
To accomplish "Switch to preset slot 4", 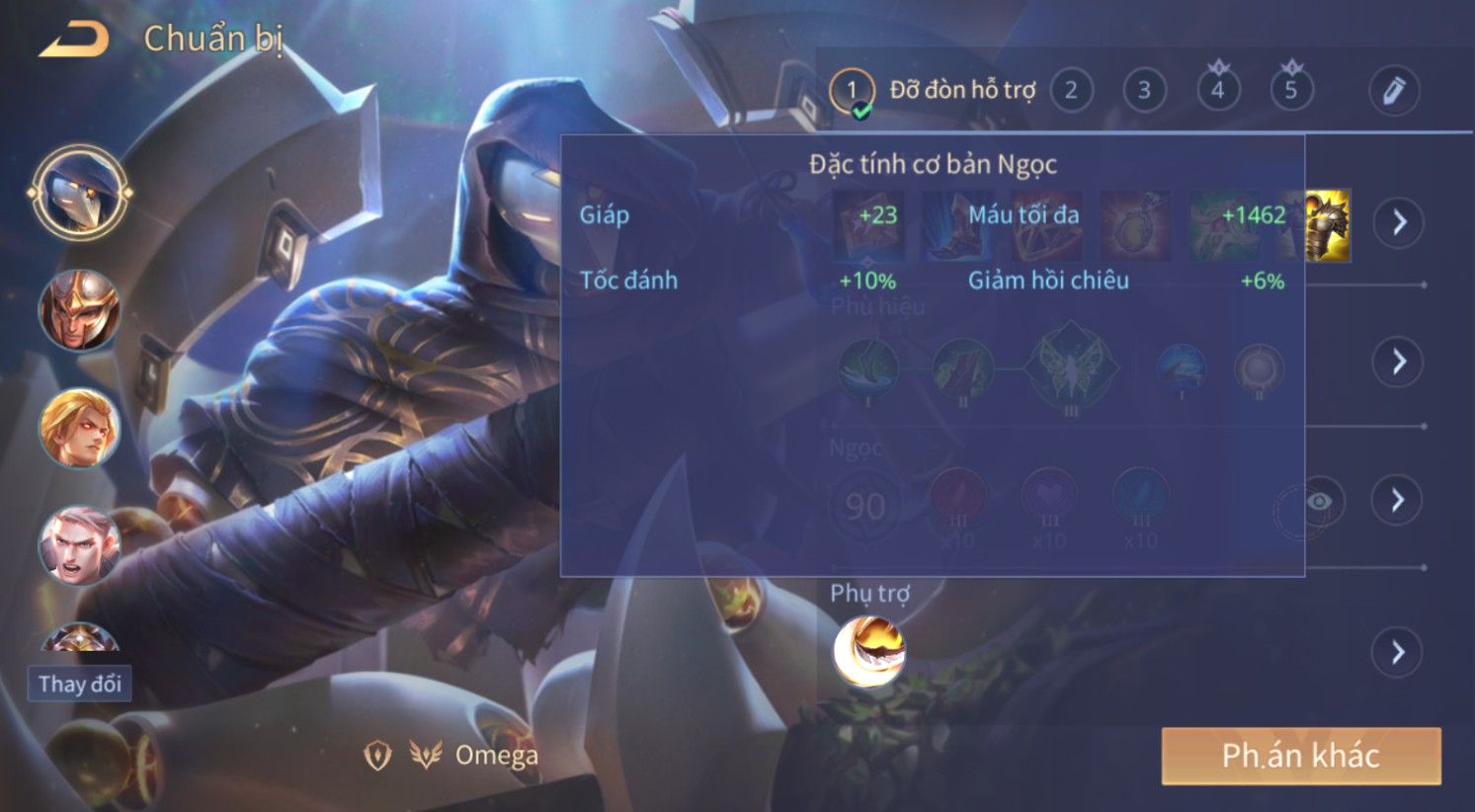I will tap(1217, 91).
